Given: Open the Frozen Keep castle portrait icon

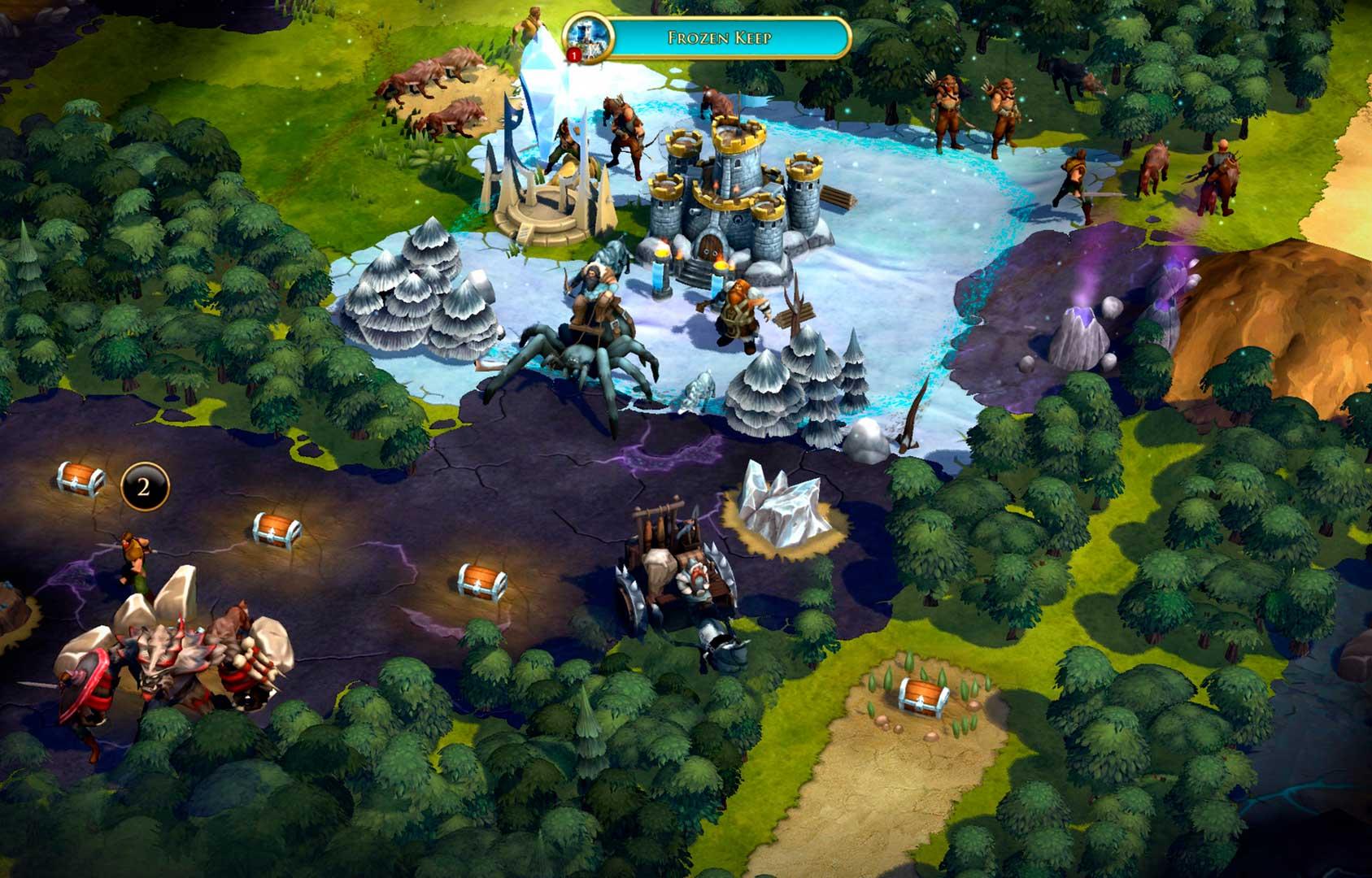Looking at the screenshot, I should point(584,36).
